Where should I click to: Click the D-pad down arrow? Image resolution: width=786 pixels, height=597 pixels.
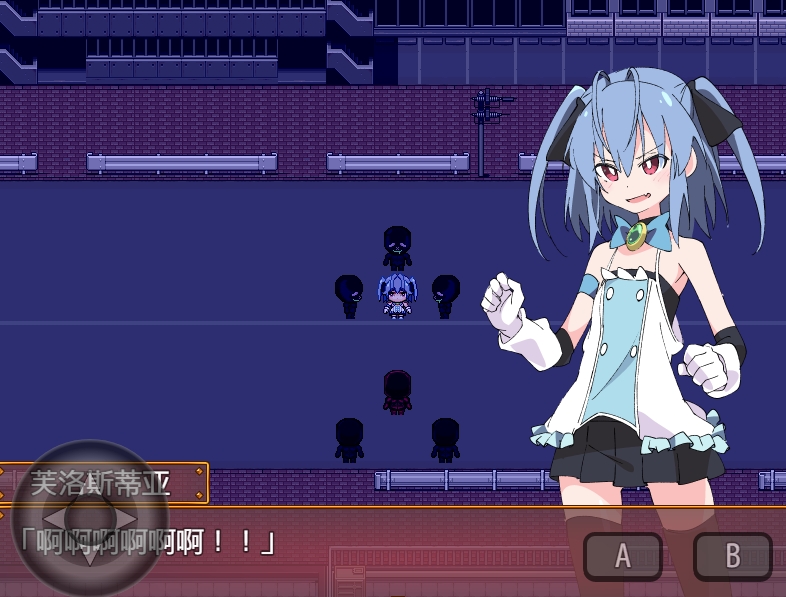point(89,555)
